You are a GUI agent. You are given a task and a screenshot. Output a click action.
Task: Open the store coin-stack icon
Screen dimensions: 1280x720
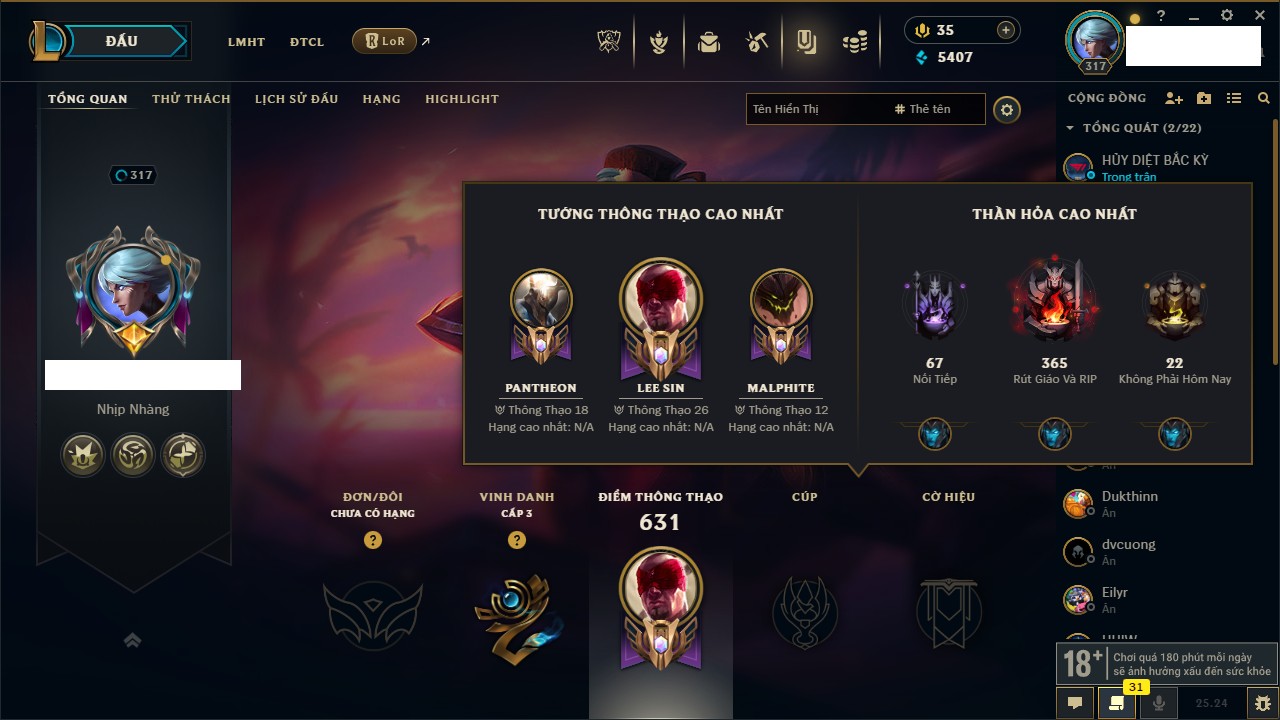pyautogui.click(x=854, y=42)
